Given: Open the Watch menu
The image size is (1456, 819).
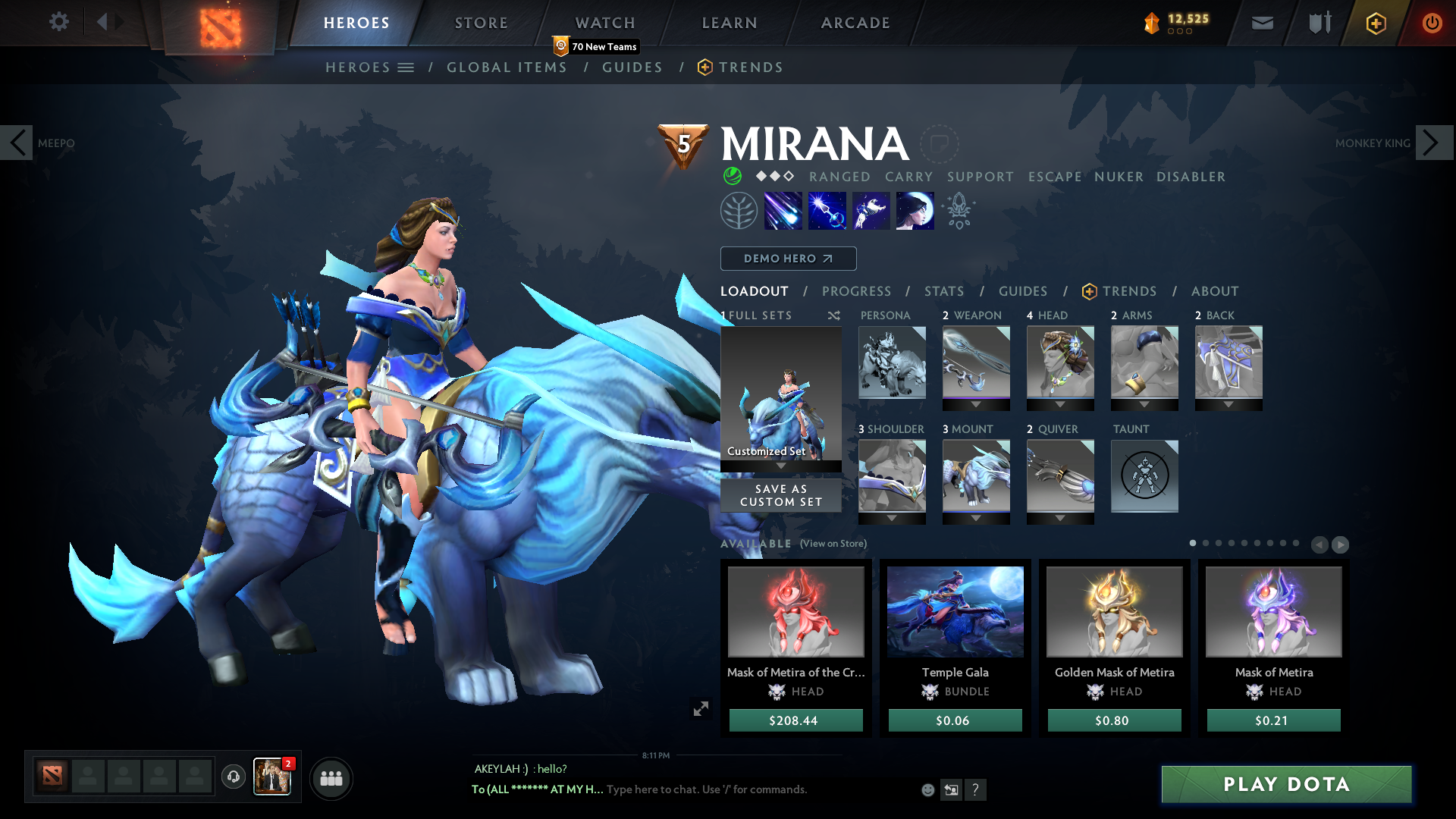Looking at the screenshot, I should [x=604, y=23].
